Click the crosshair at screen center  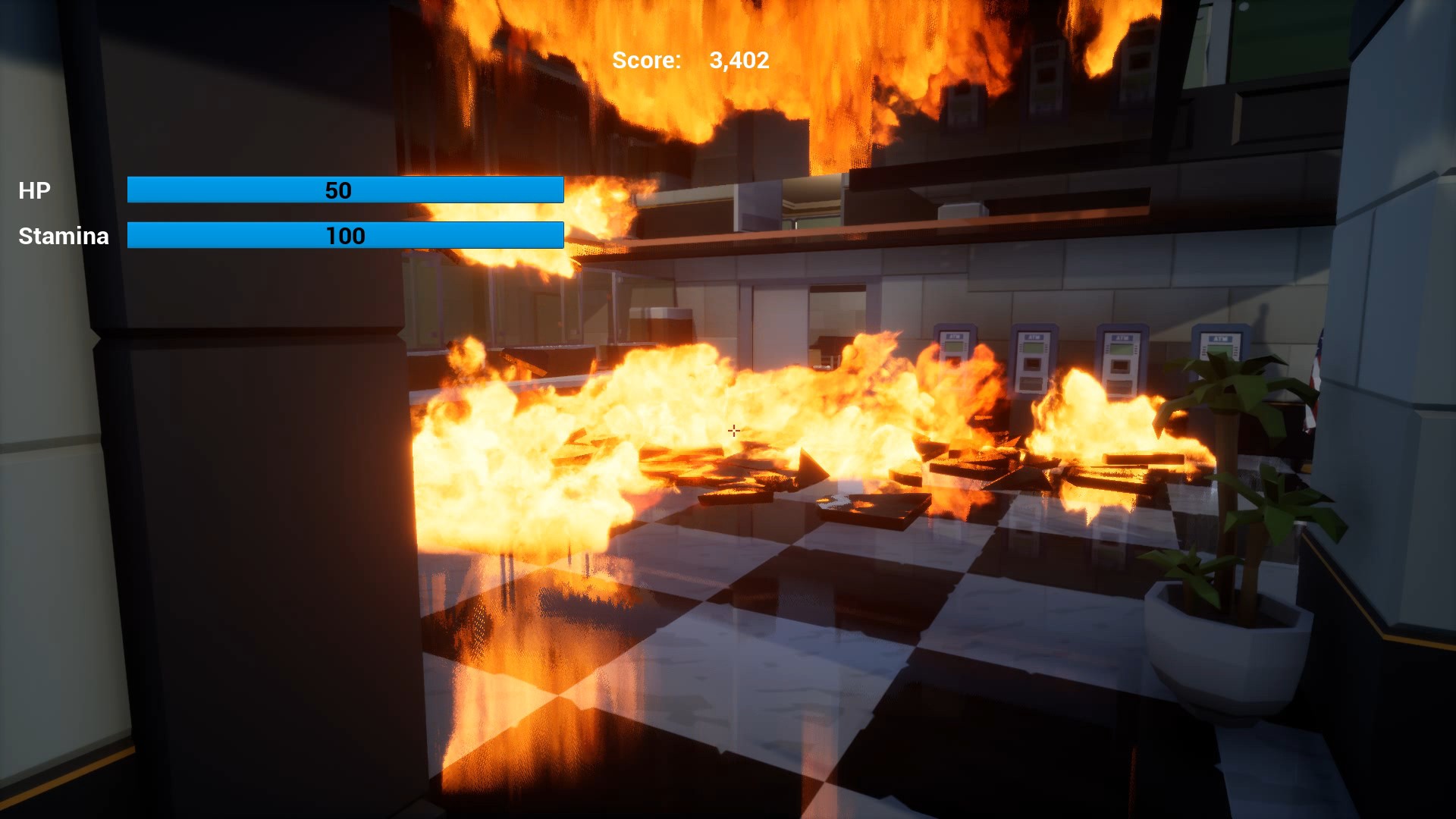tap(733, 430)
